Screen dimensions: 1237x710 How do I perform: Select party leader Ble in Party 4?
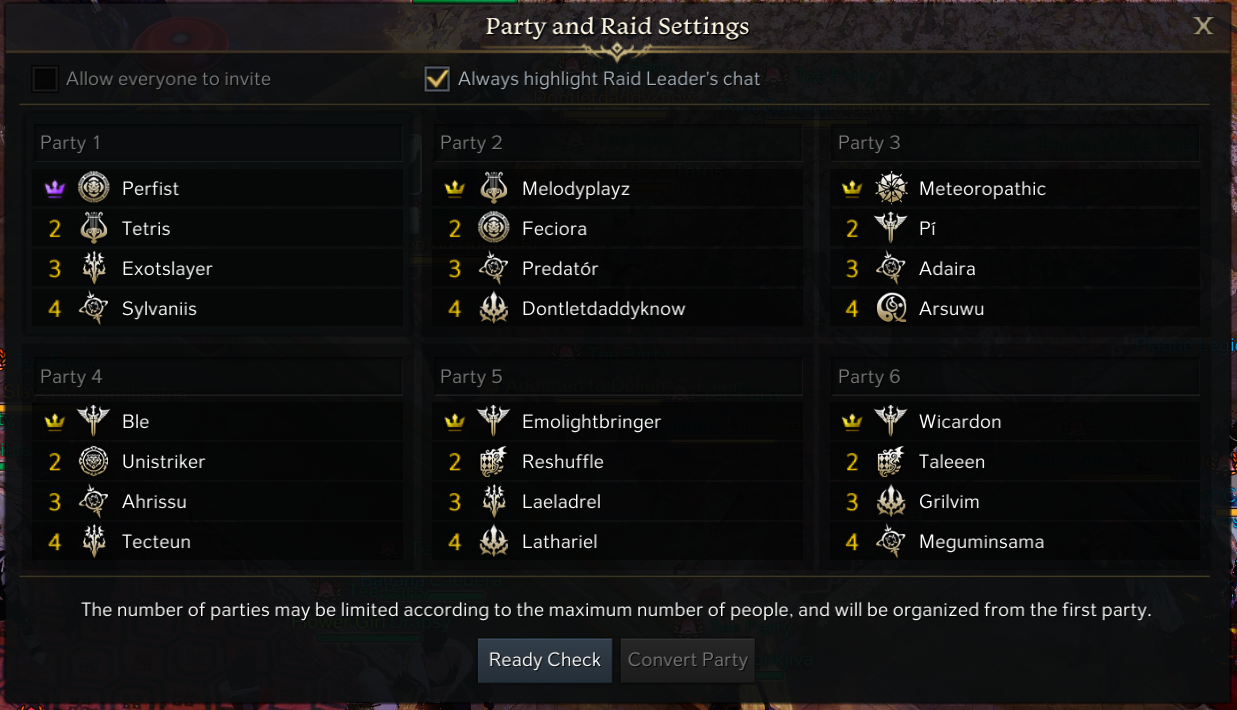coord(135,422)
